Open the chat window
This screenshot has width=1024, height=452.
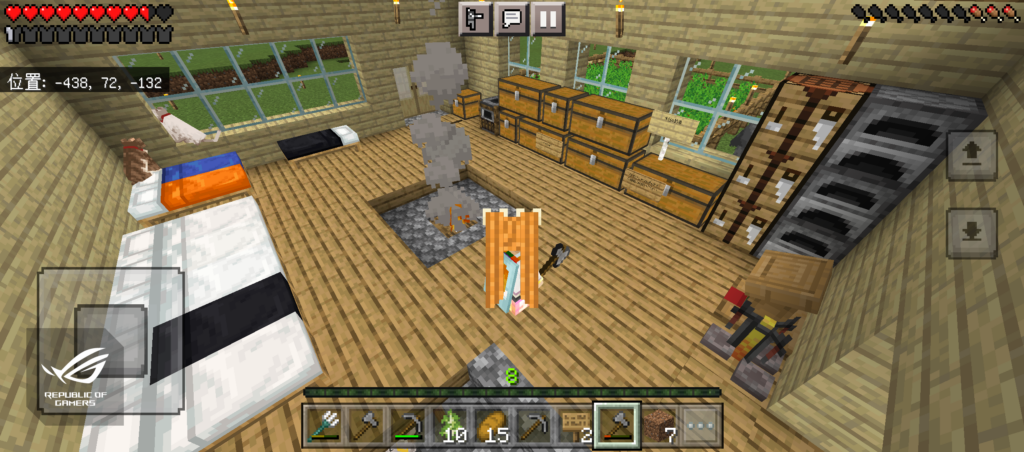pos(511,18)
